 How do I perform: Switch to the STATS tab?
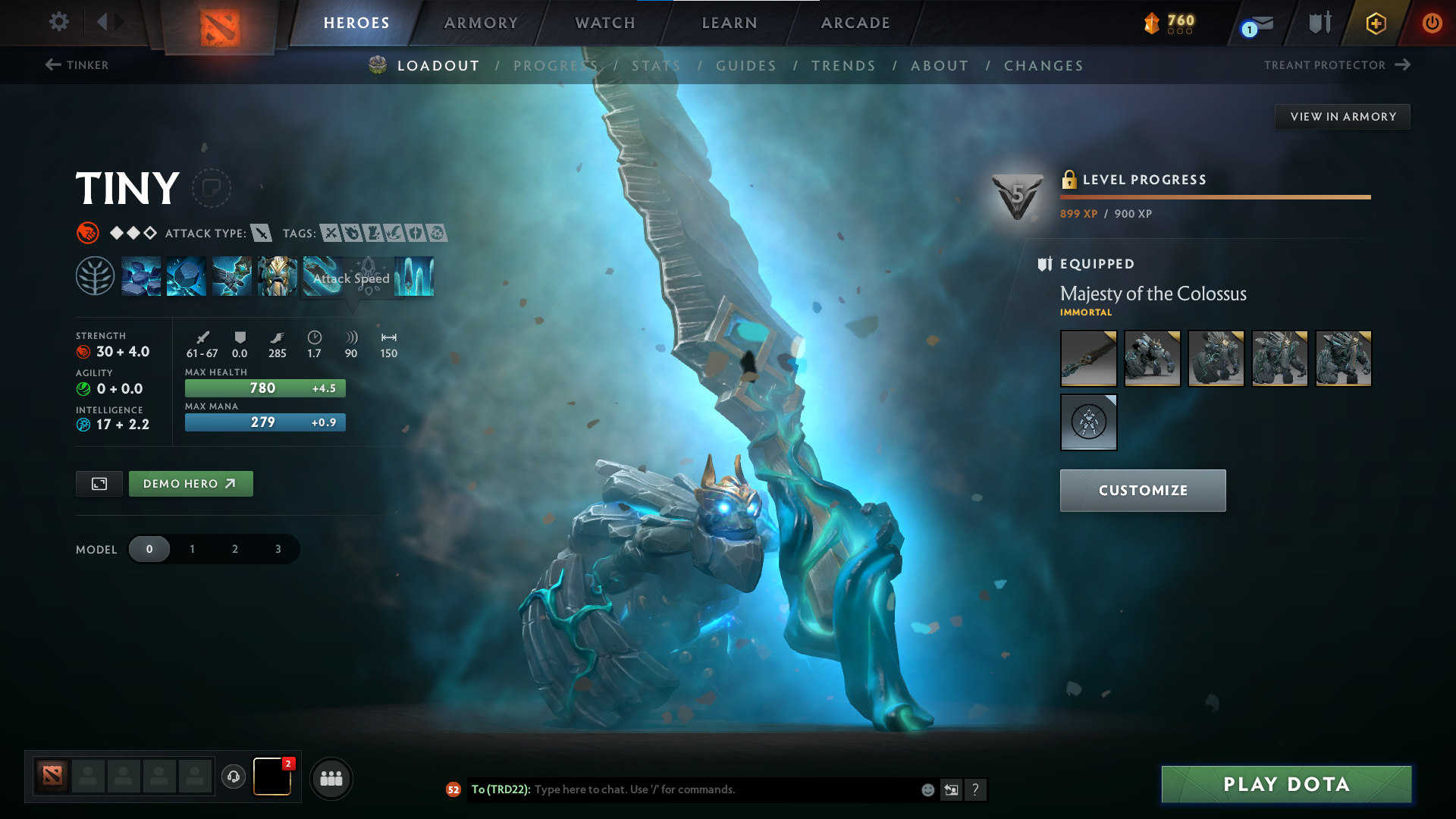click(656, 65)
